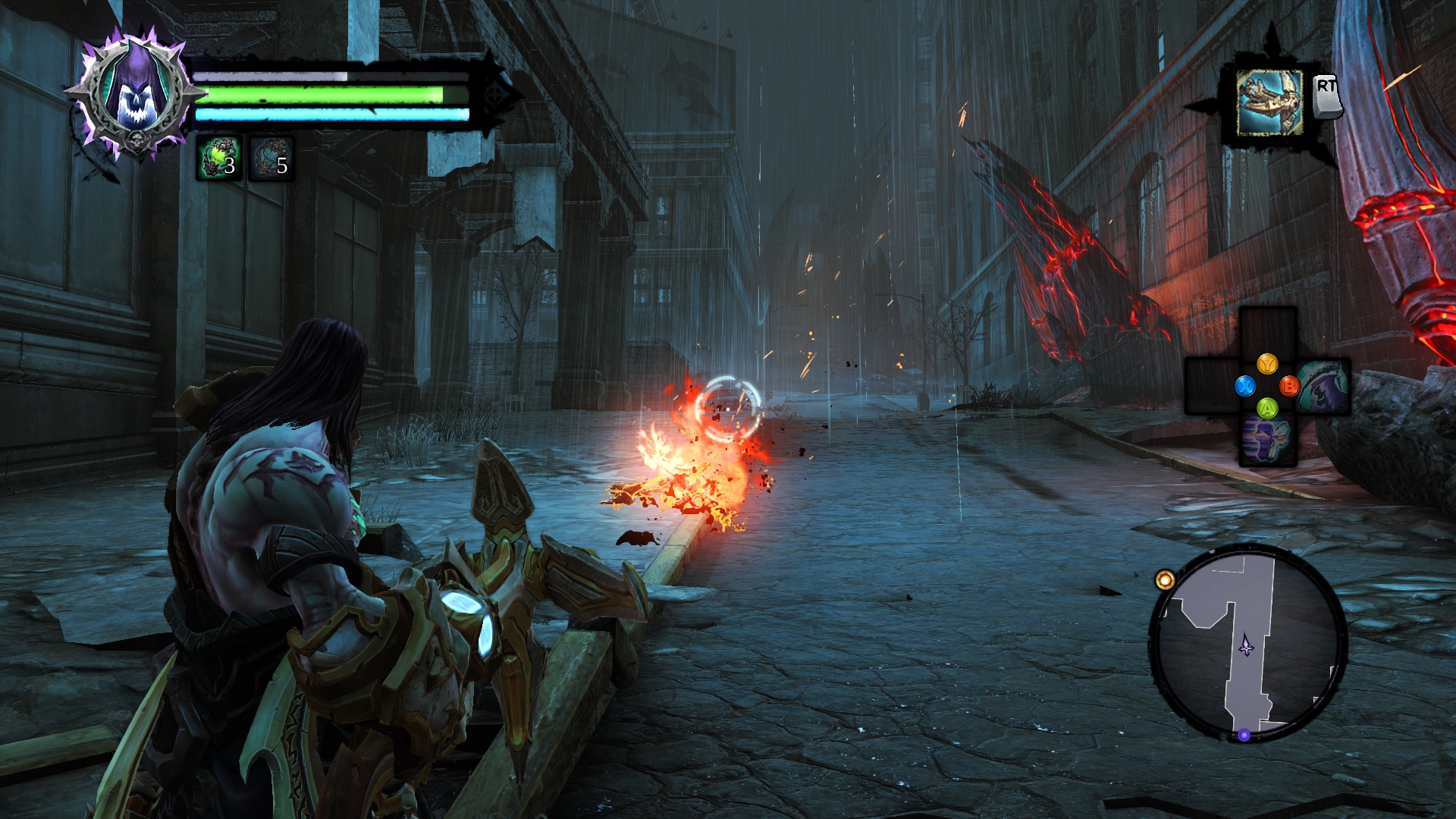
Task: Open the circular minimap
Action: (1248, 643)
